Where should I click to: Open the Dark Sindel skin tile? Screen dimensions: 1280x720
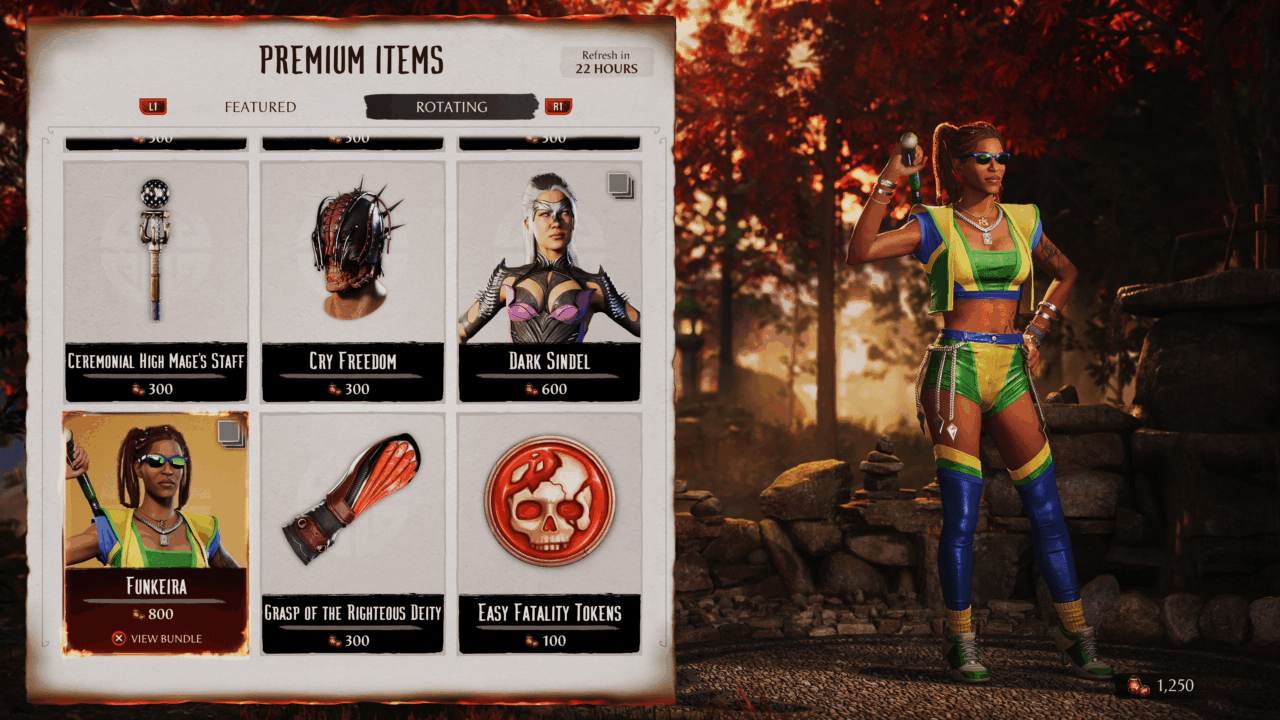pyautogui.click(x=549, y=281)
